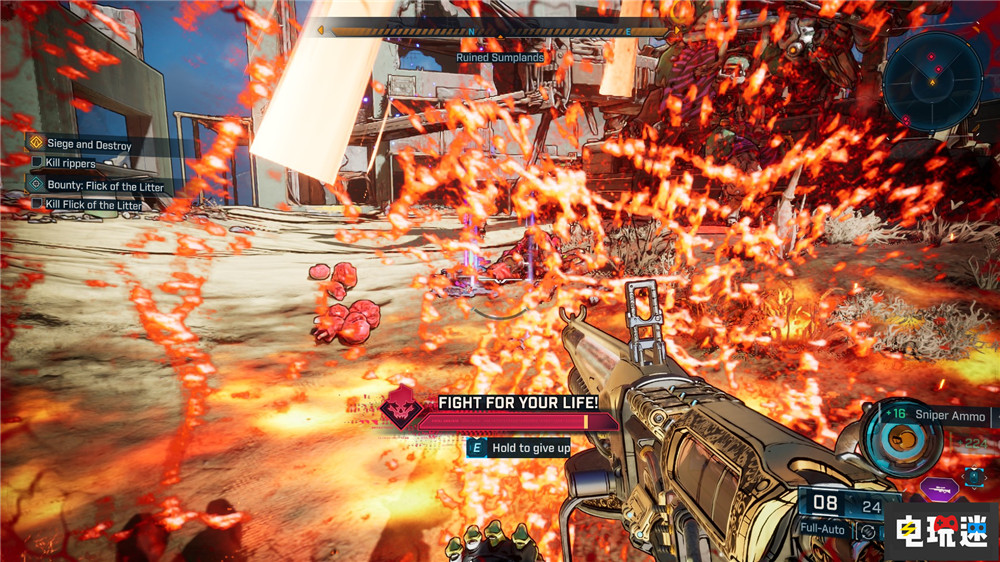Click the compass bar above Ruined Sumplands

coord(494,32)
